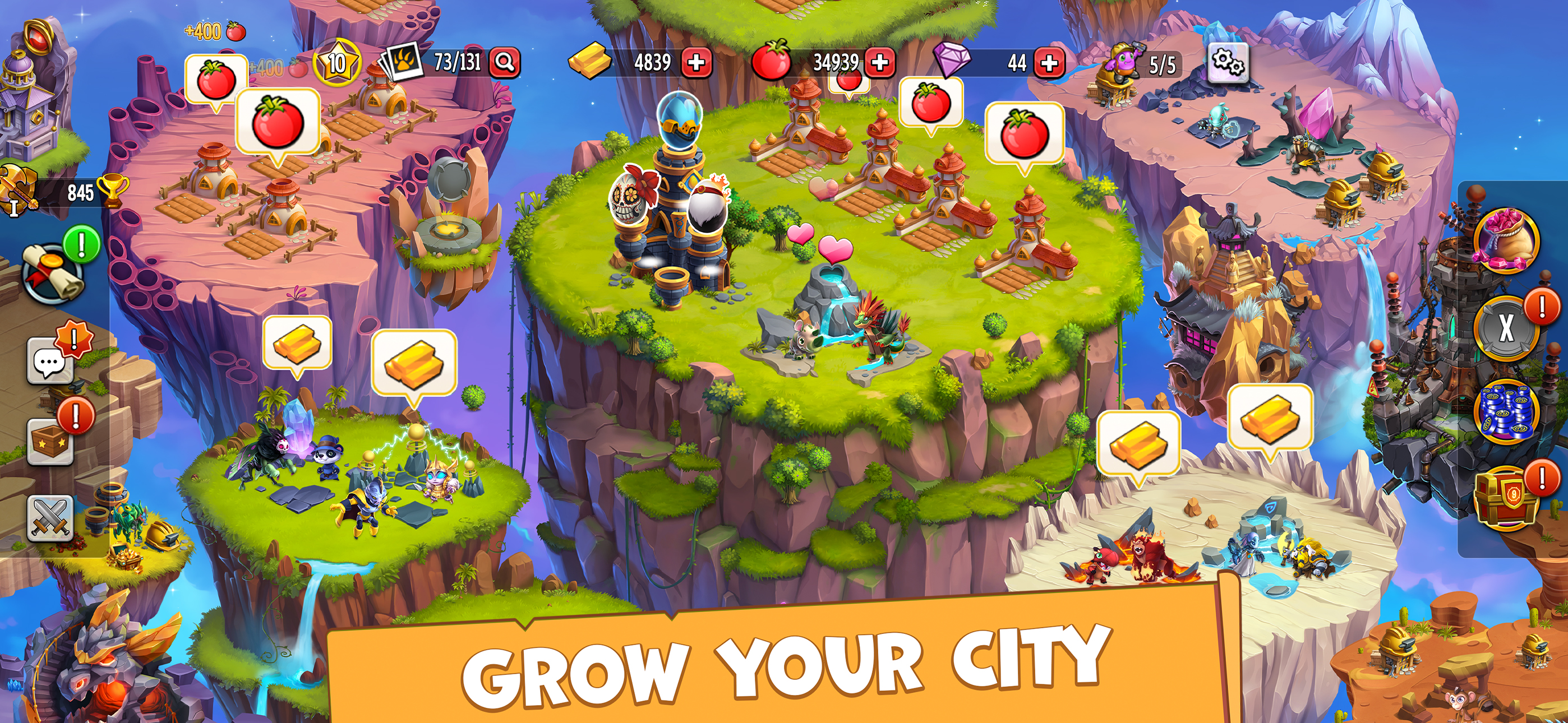This screenshot has width=1568, height=723.
Task: Open the monster collection book showing 73/131
Action: (402, 61)
